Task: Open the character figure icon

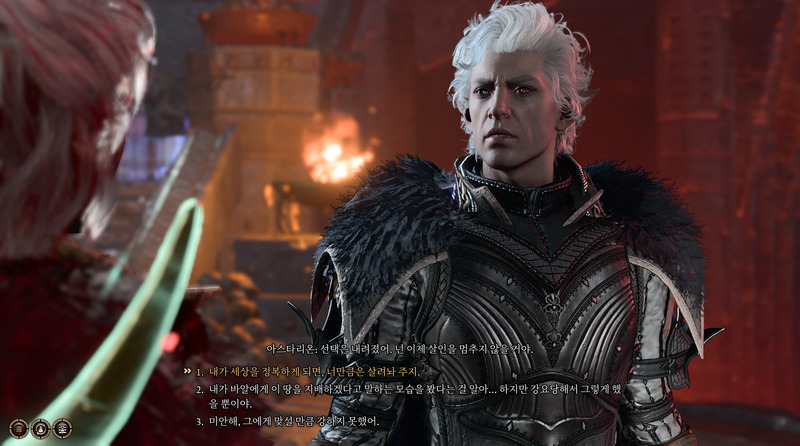Action: pos(38,428)
